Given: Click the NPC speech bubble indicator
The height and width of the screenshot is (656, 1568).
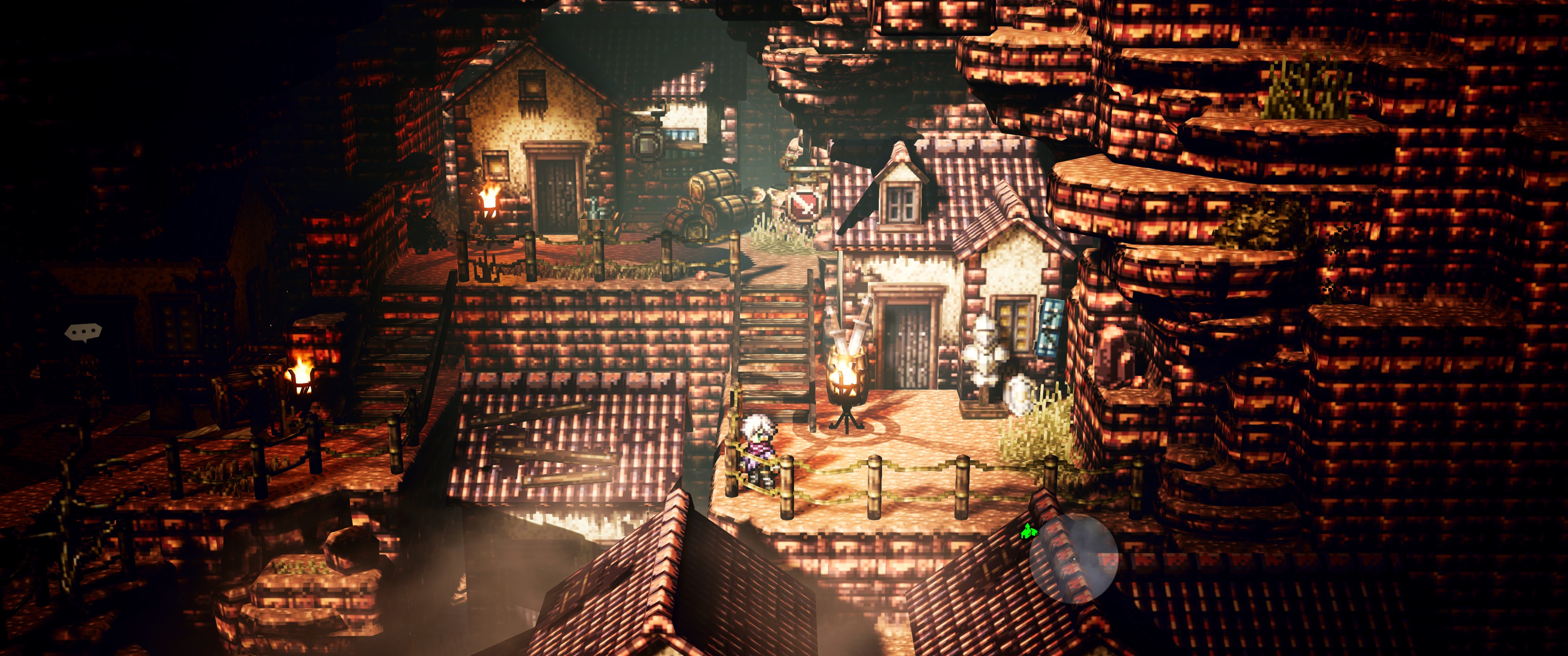Looking at the screenshot, I should (x=83, y=332).
